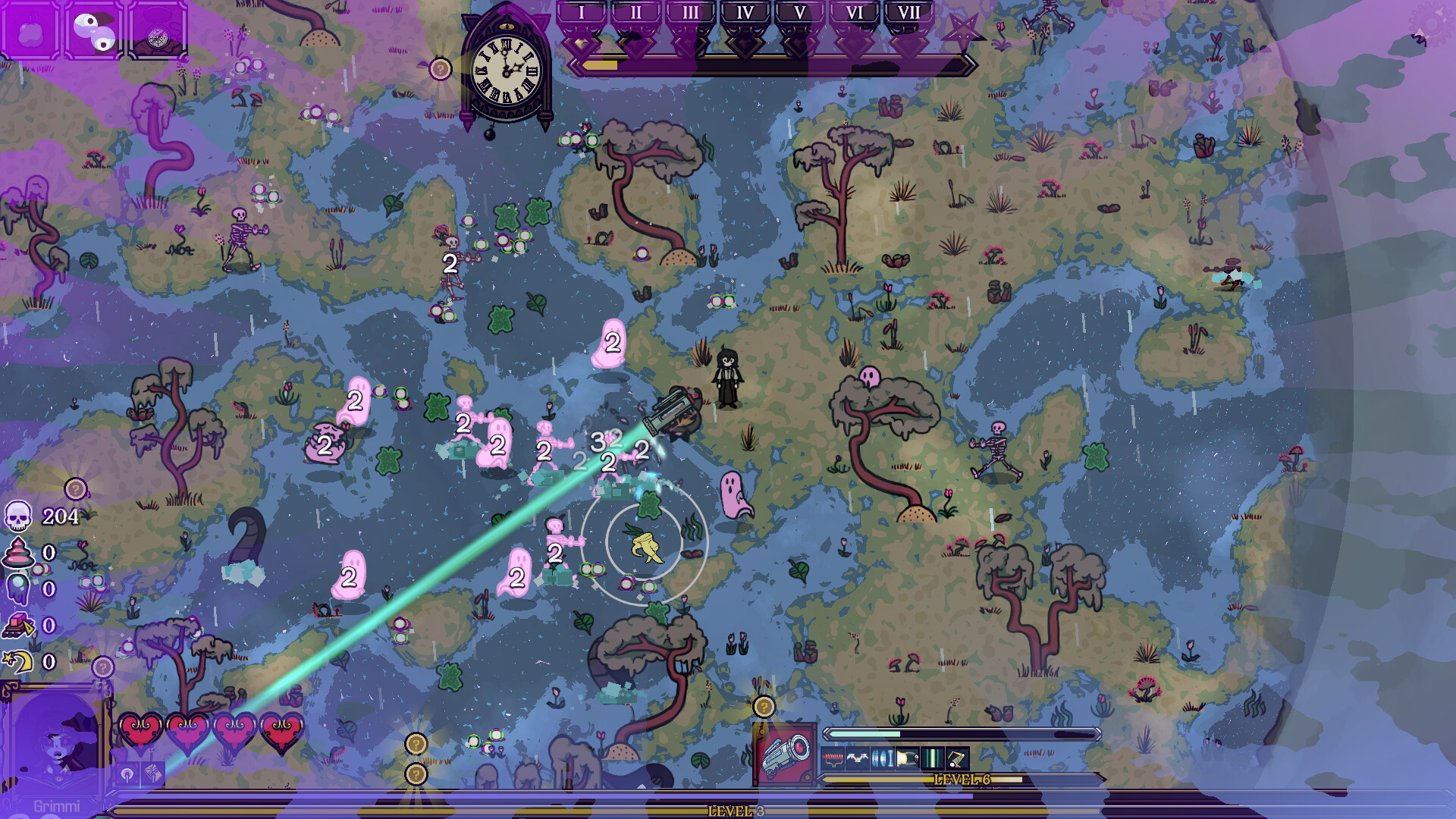Select the lens stack upgrade icon
Screen dimensions: 1456x819
coord(881,758)
